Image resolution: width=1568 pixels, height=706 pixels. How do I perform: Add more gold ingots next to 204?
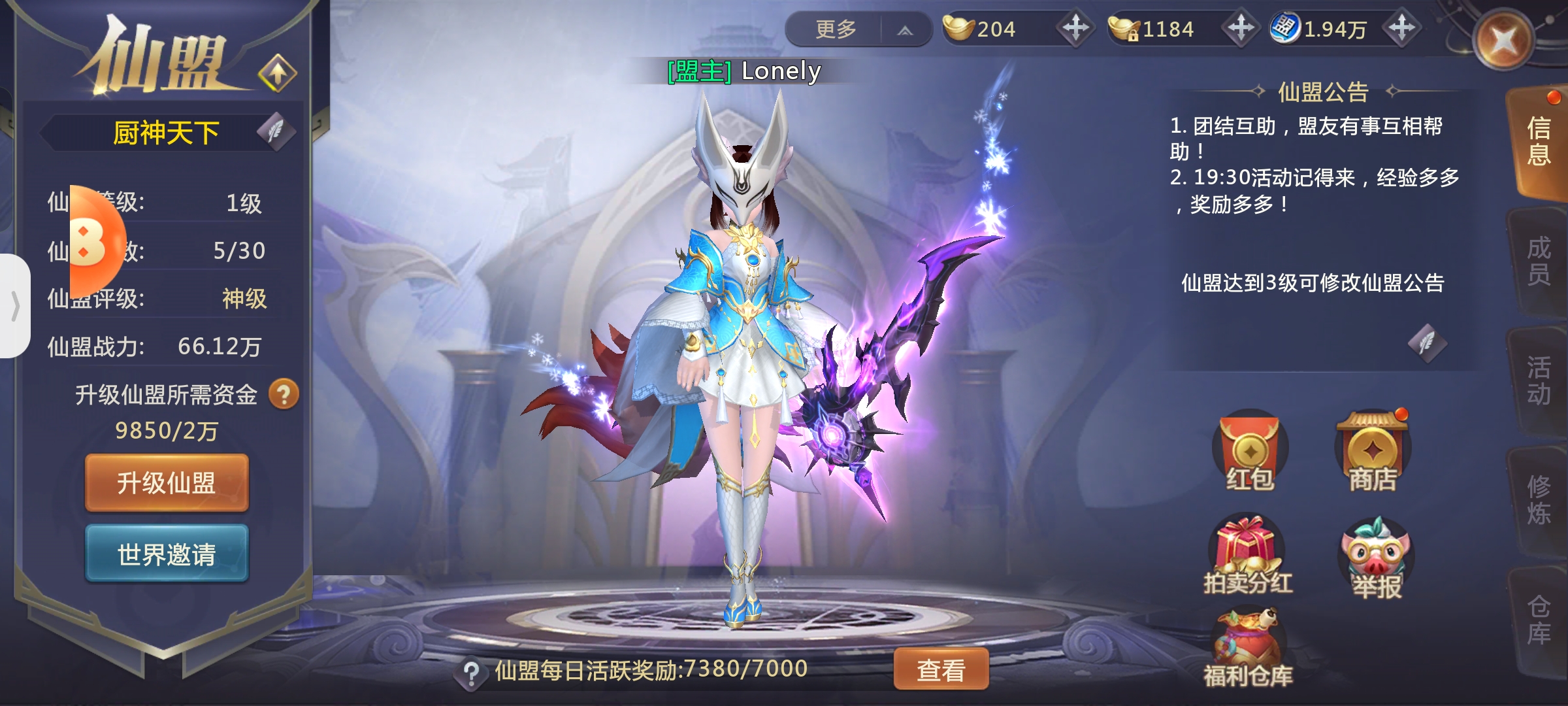point(1075,28)
